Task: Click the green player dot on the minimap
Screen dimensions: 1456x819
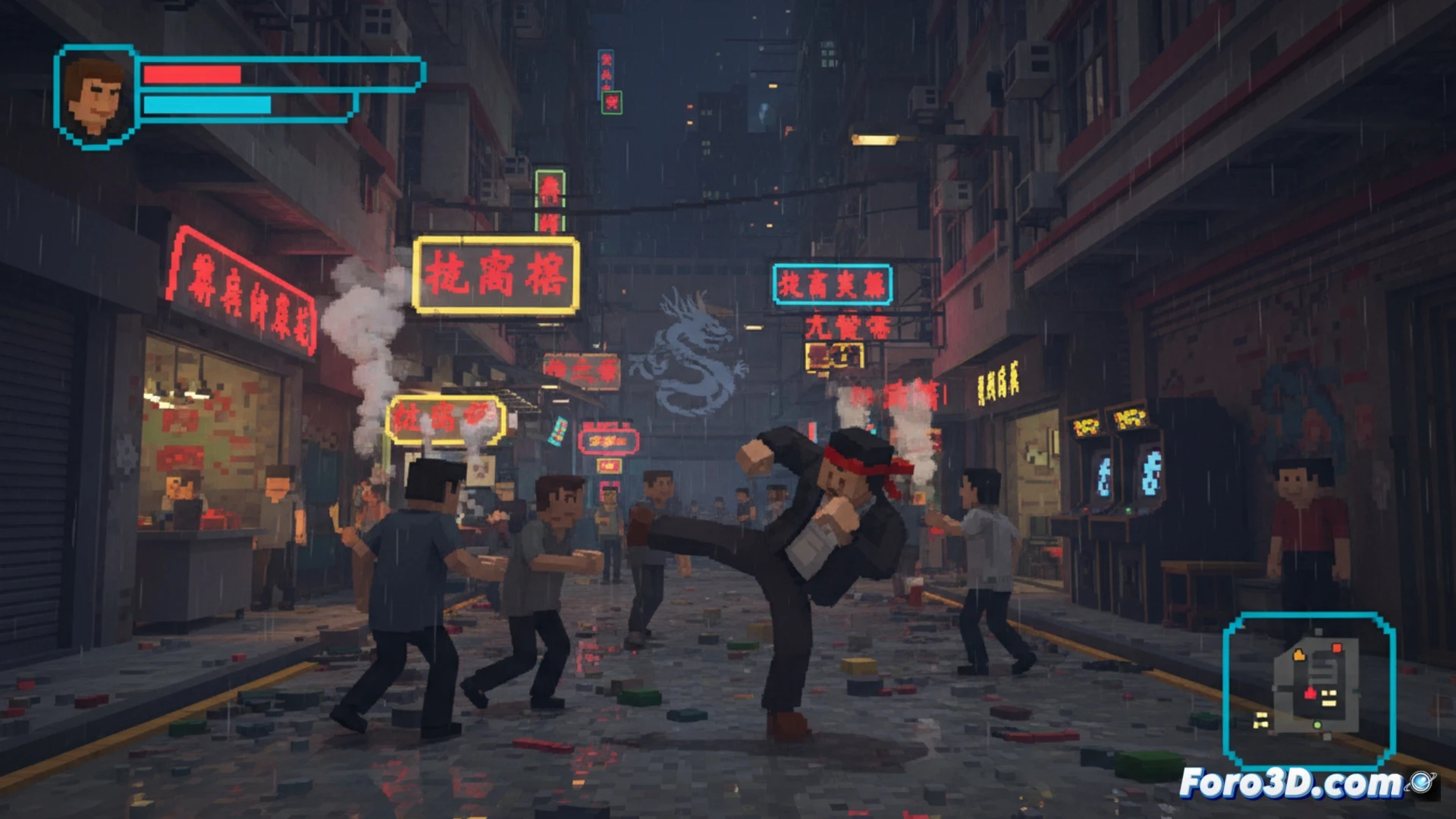Action: click(1317, 724)
